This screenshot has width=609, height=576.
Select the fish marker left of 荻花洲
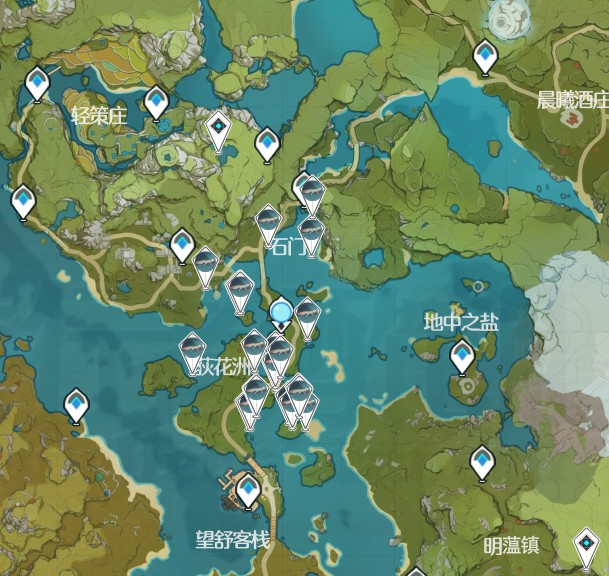click(x=192, y=350)
